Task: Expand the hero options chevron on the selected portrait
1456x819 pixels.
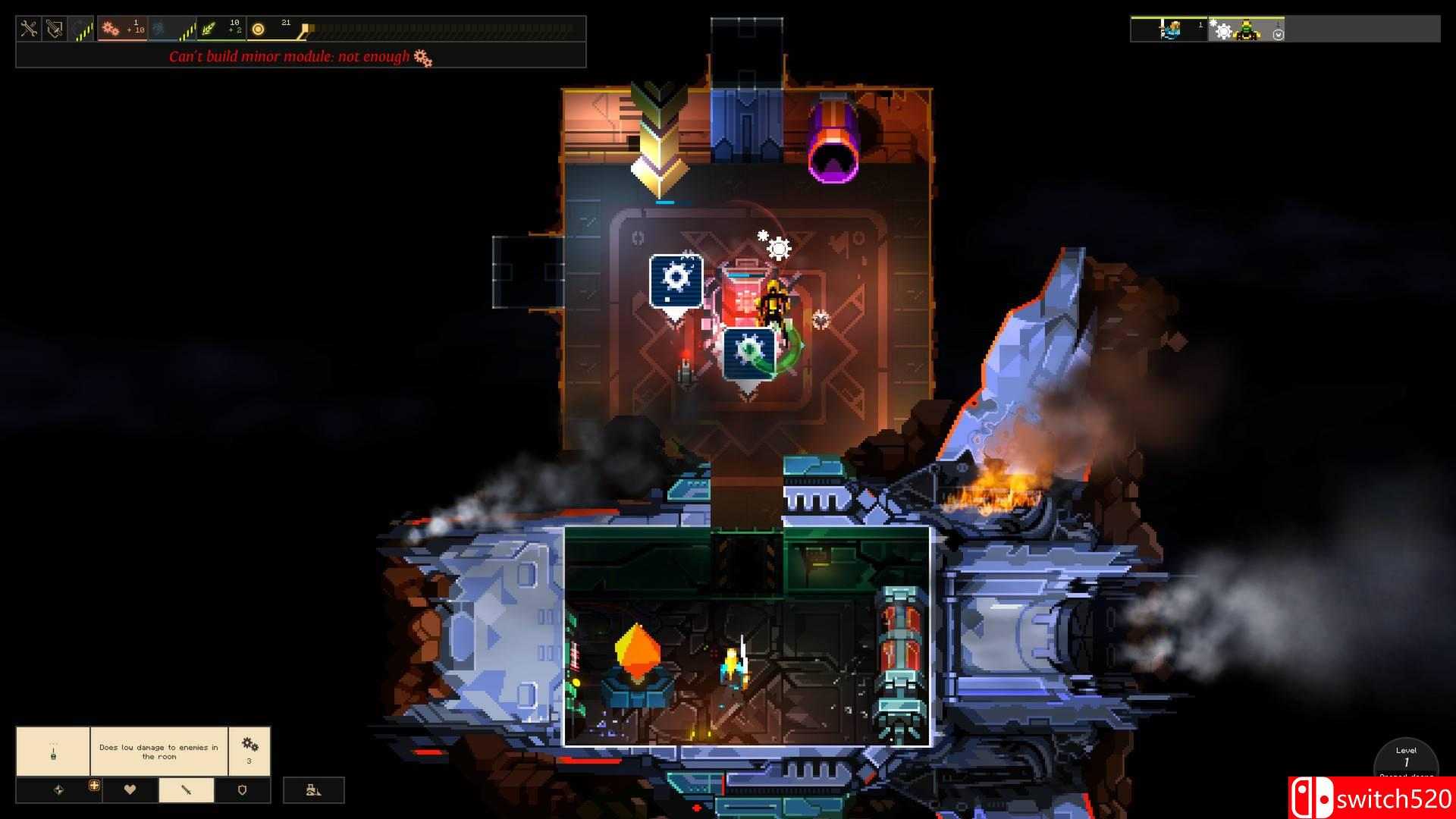Action: pos(1278,35)
